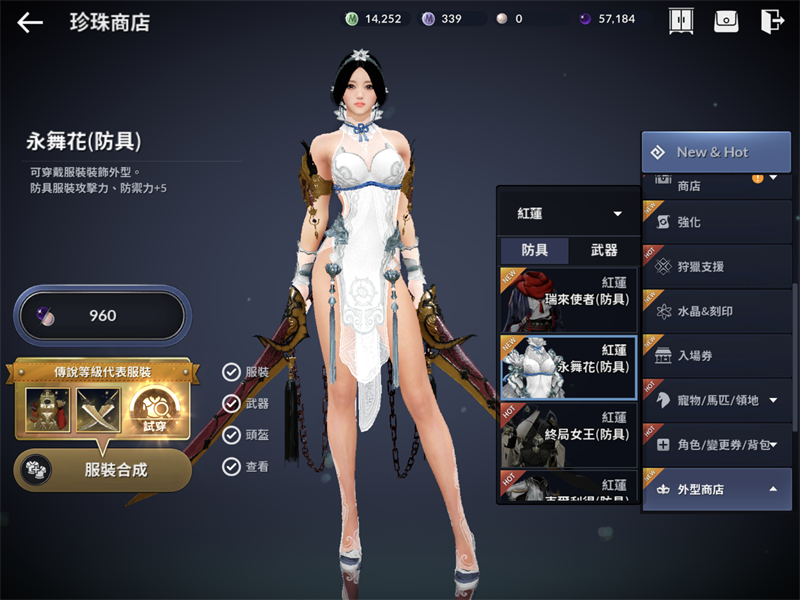The width and height of the screenshot is (800, 600).
Task: Toggle the 頭盔 checkbox
Action: (232, 434)
